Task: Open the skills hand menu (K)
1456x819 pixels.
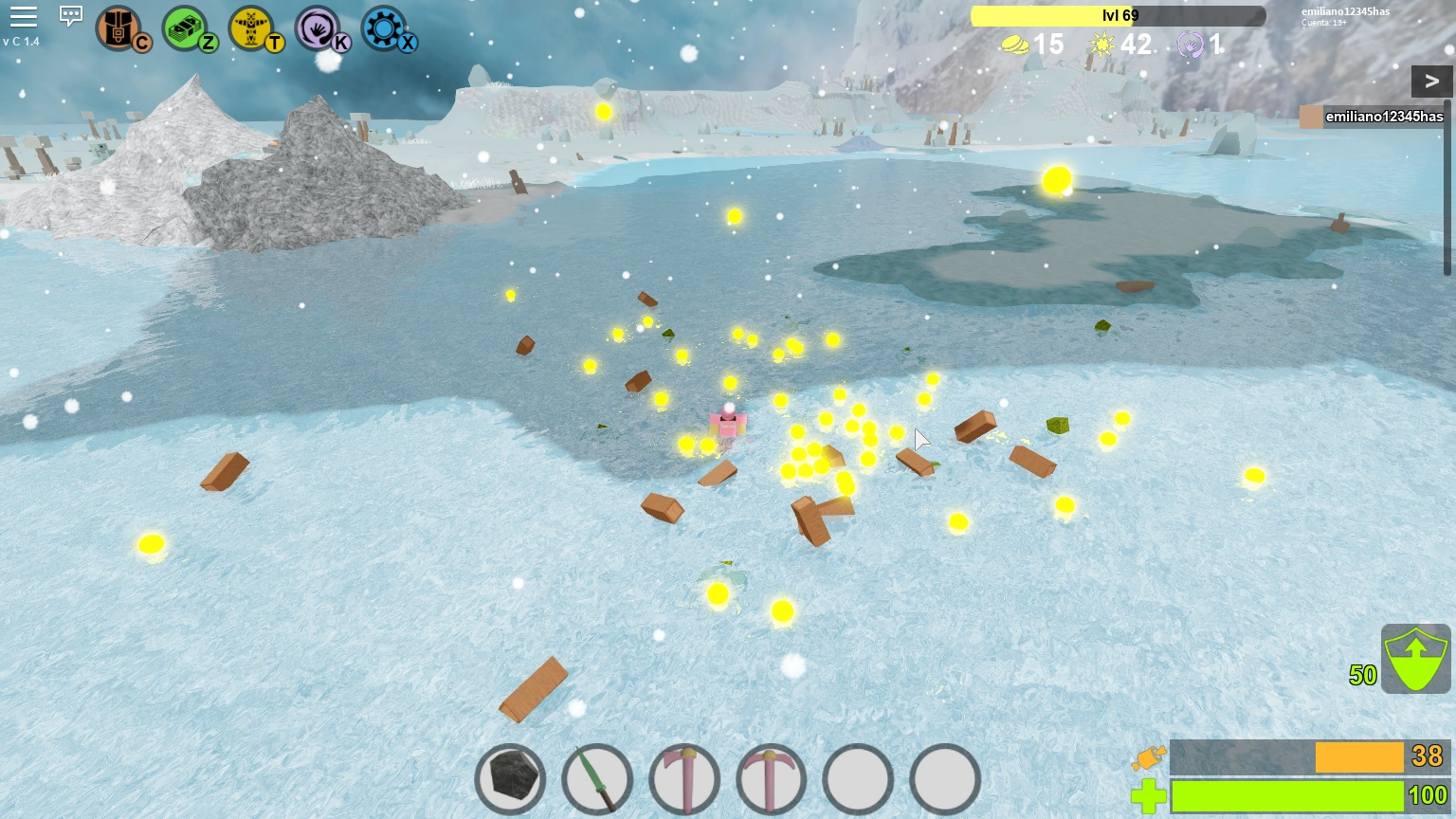Action: pos(318,29)
